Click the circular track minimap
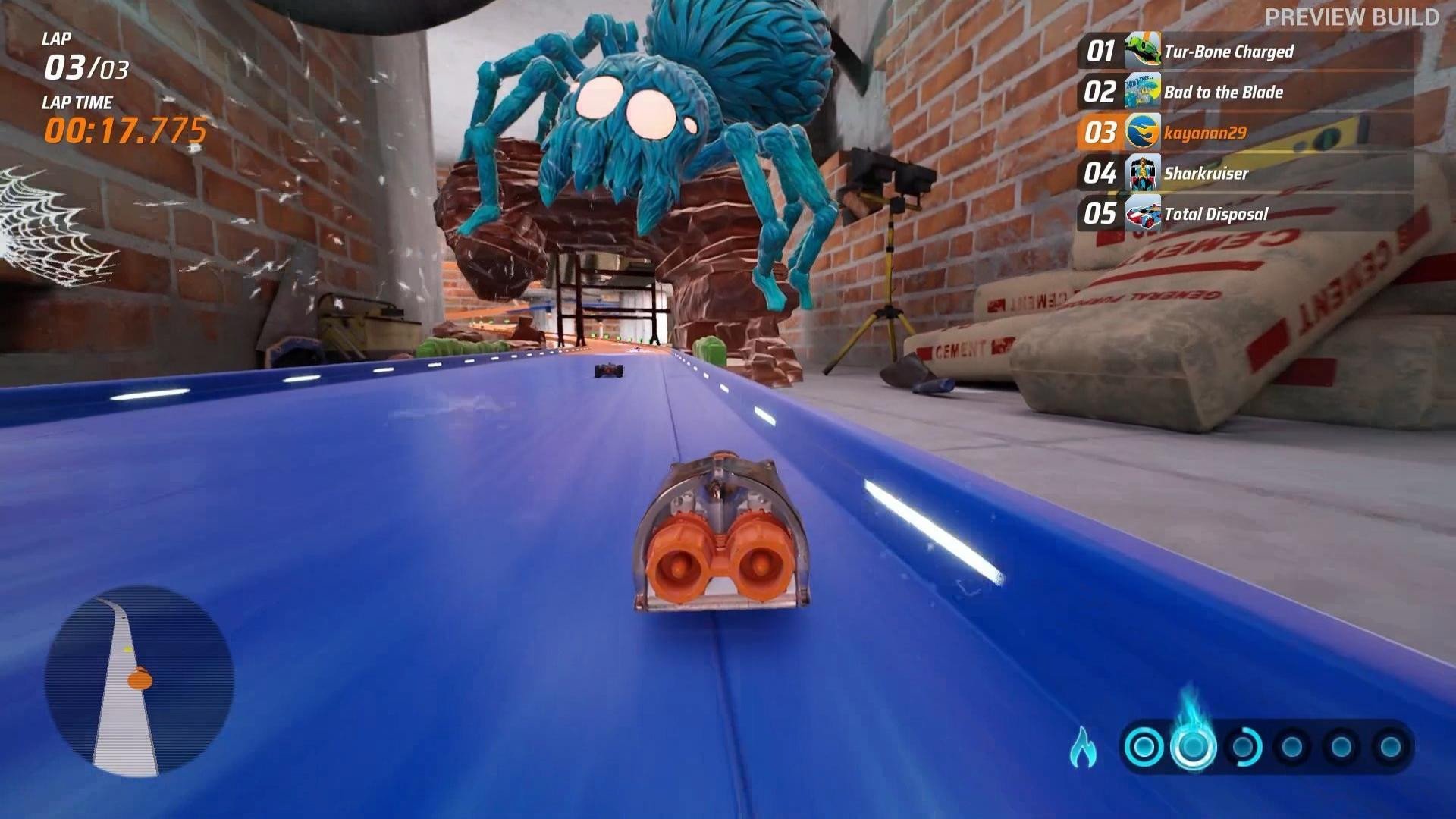1456x819 pixels. [139, 680]
